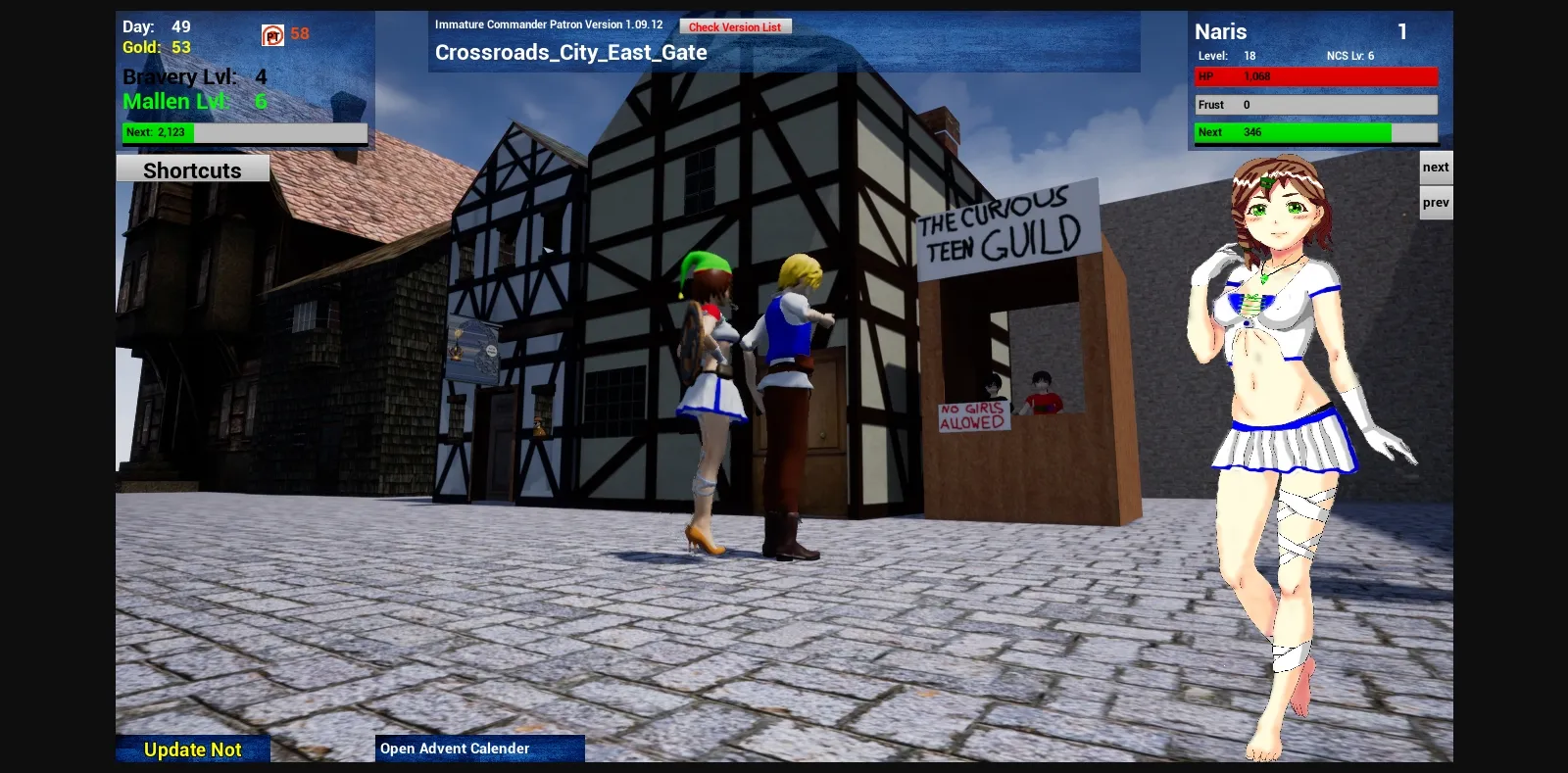Viewport: 1568px width, 773px height.
Task: Click the Crossroads_City_East_Gate title text
Action: click(571, 52)
